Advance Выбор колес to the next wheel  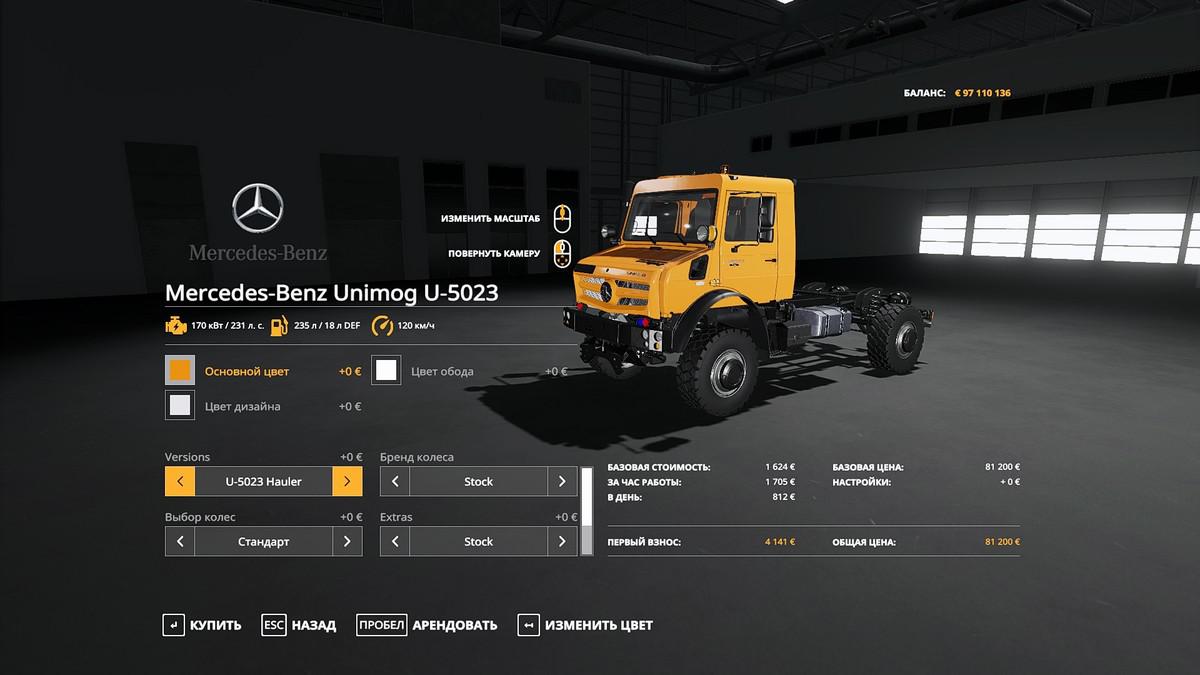tap(347, 541)
